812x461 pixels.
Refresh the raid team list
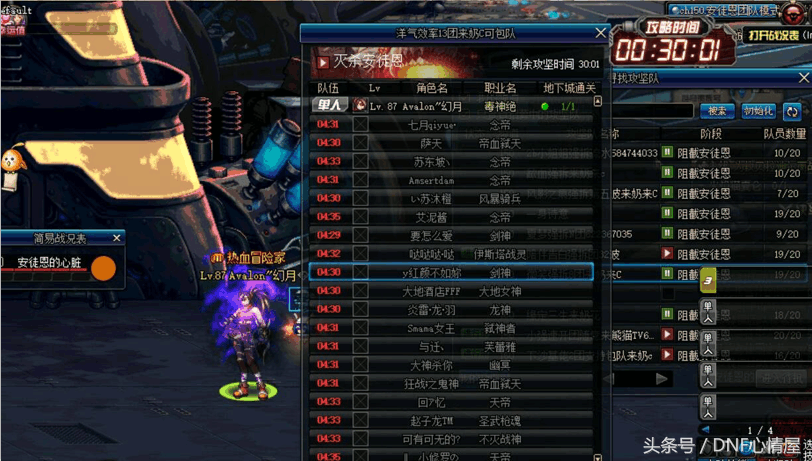(793, 111)
